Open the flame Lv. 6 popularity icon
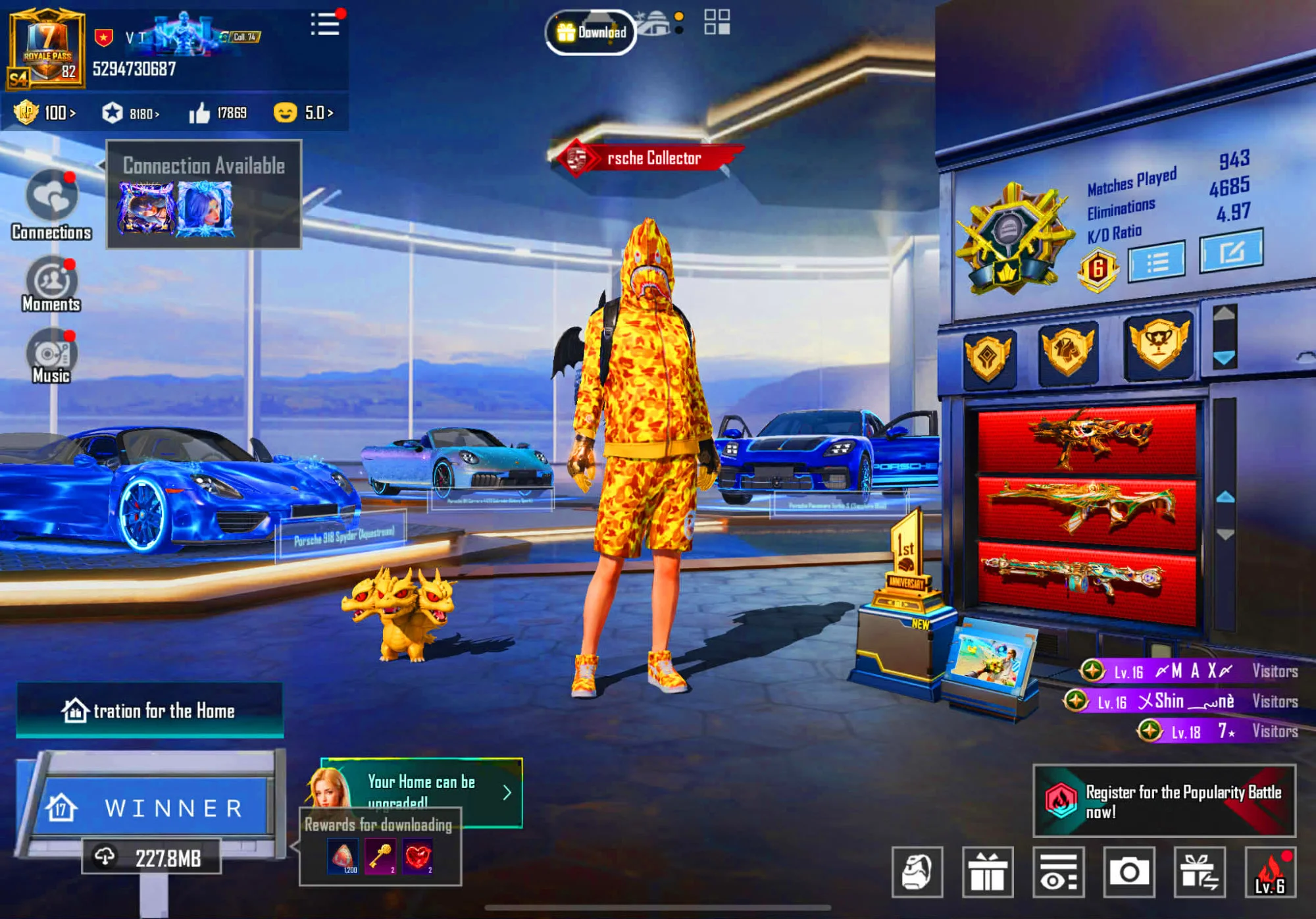Image resolution: width=1316 pixels, height=919 pixels. tap(1271, 872)
